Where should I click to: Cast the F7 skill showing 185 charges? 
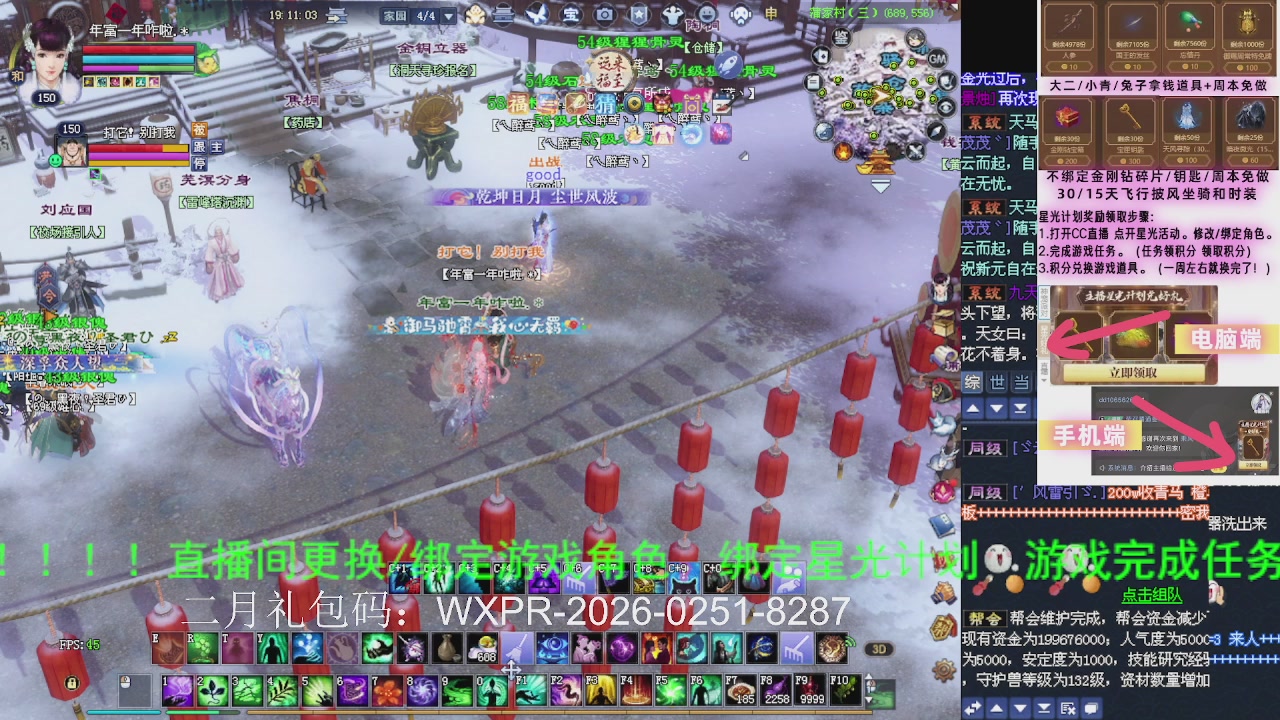(x=741, y=689)
